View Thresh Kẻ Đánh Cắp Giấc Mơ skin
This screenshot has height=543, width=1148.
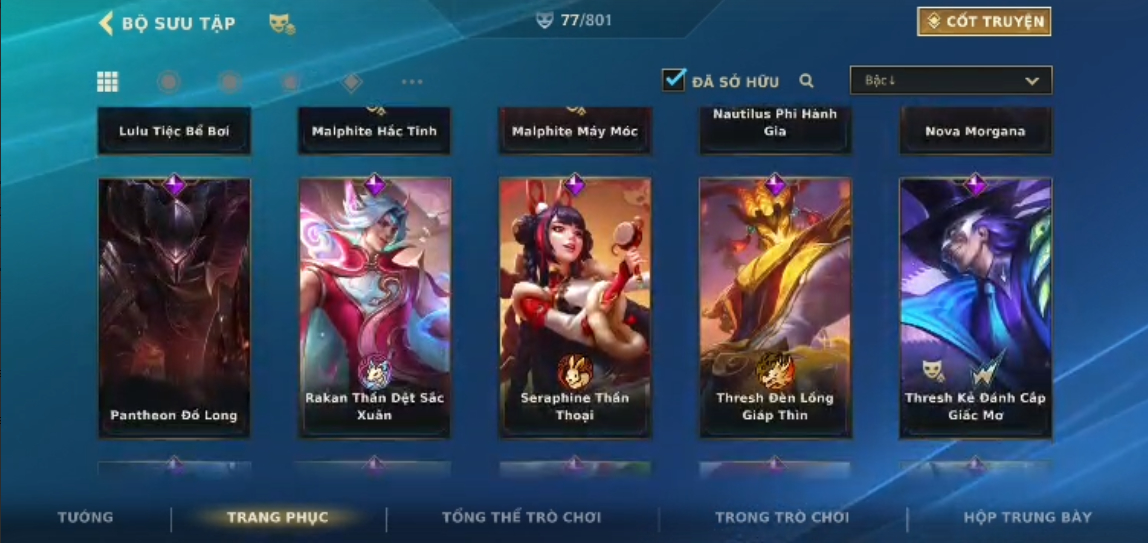(975, 307)
